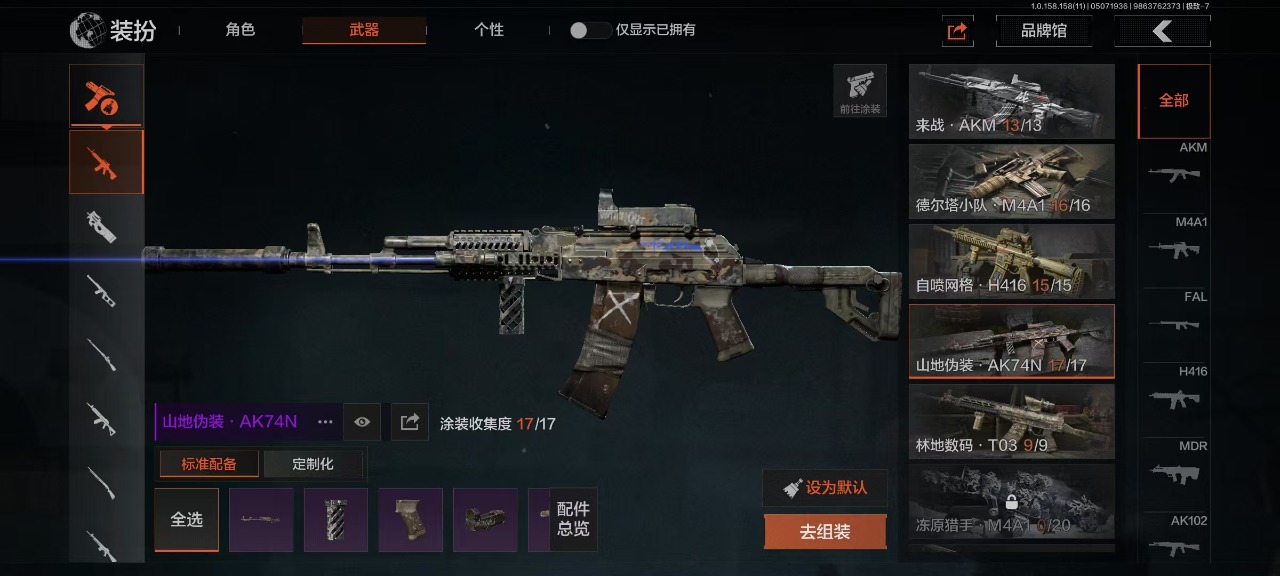Click 设为默认 to set default
The height and width of the screenshot is (576, 1280).
coord(825,488)
